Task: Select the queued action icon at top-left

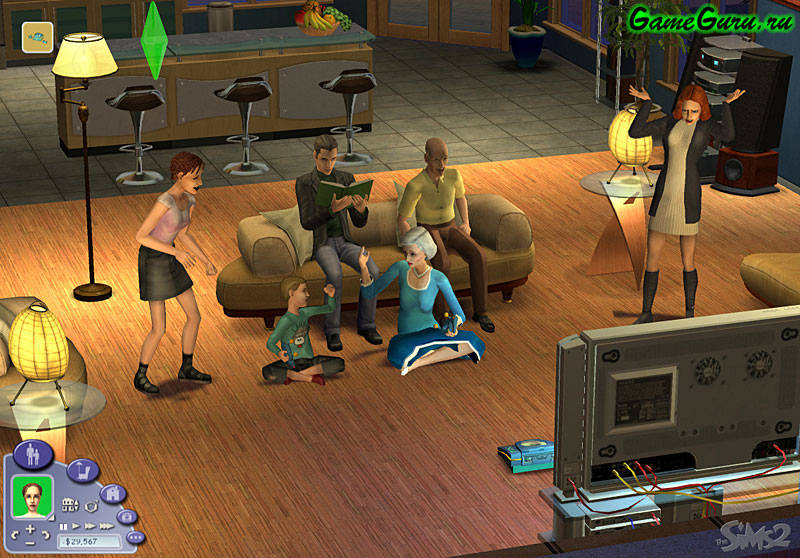Action: point(38,36)
